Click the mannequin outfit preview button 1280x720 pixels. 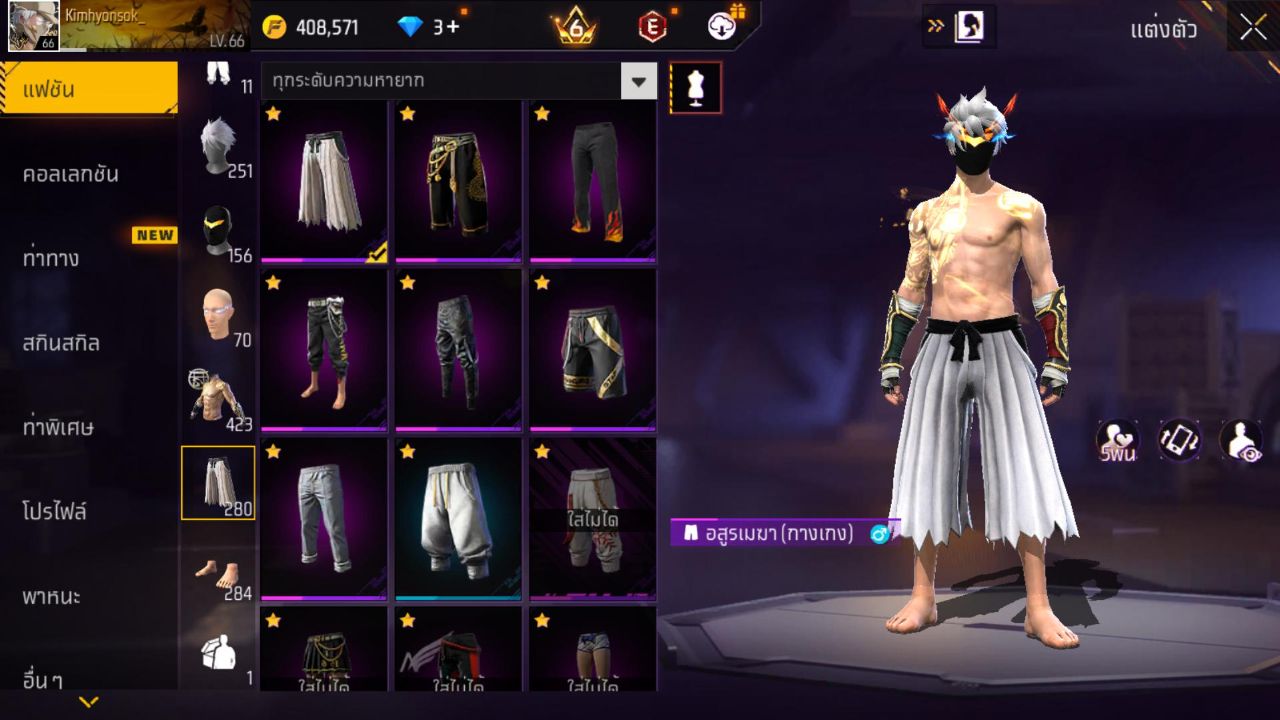coord(695,88)
